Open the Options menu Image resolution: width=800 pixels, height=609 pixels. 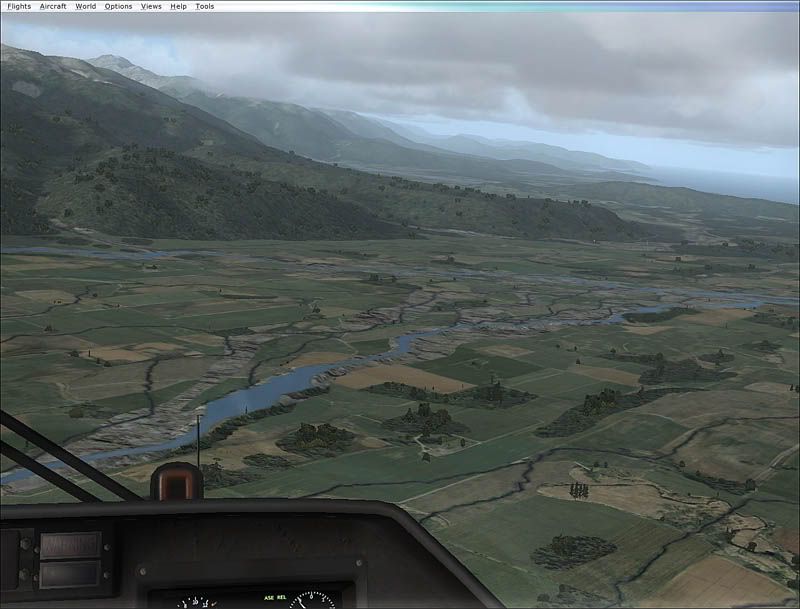click(118, 6)
